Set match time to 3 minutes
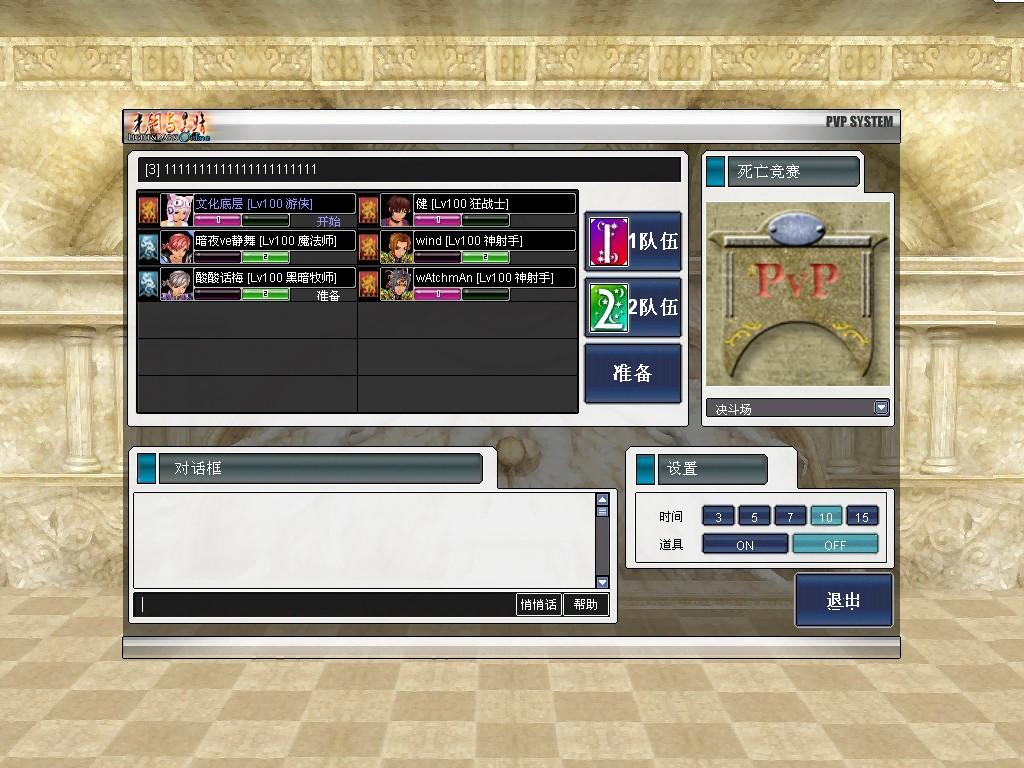Viewport: 1024px width, 768px height. point(718,516)
